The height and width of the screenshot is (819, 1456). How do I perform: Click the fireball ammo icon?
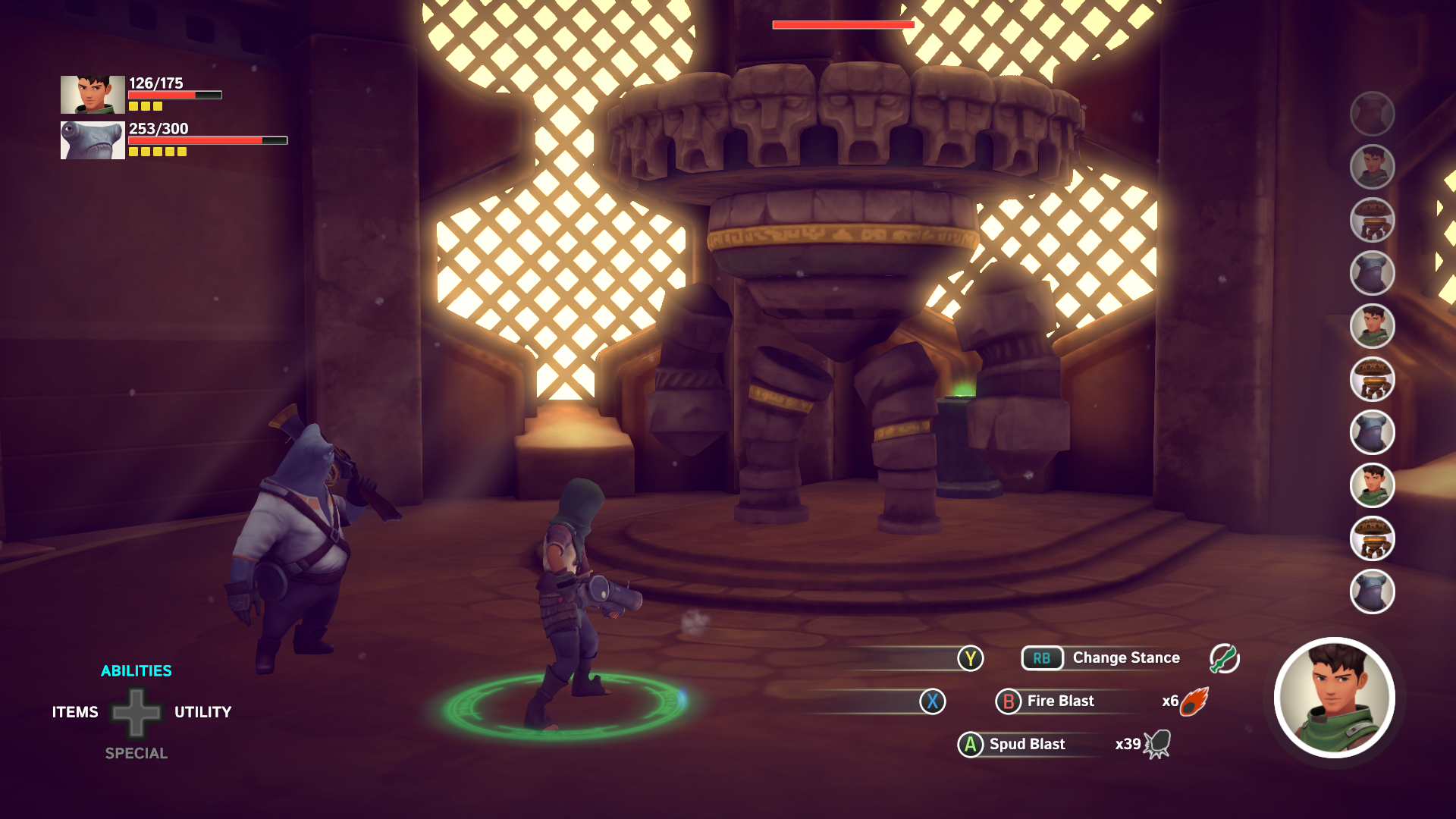[x=1194, y=701]
